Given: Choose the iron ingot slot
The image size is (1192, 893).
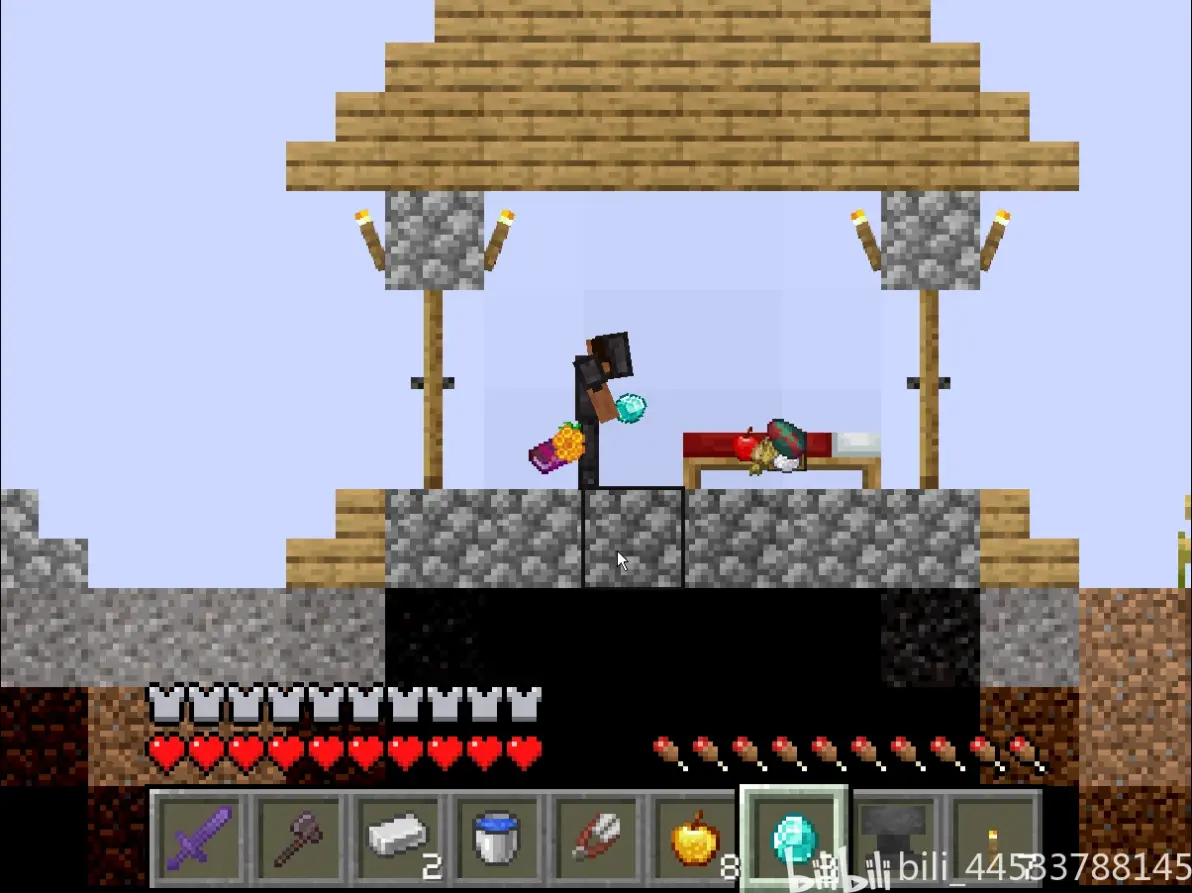Looking at the screenshot, I should tap(397, 837).
